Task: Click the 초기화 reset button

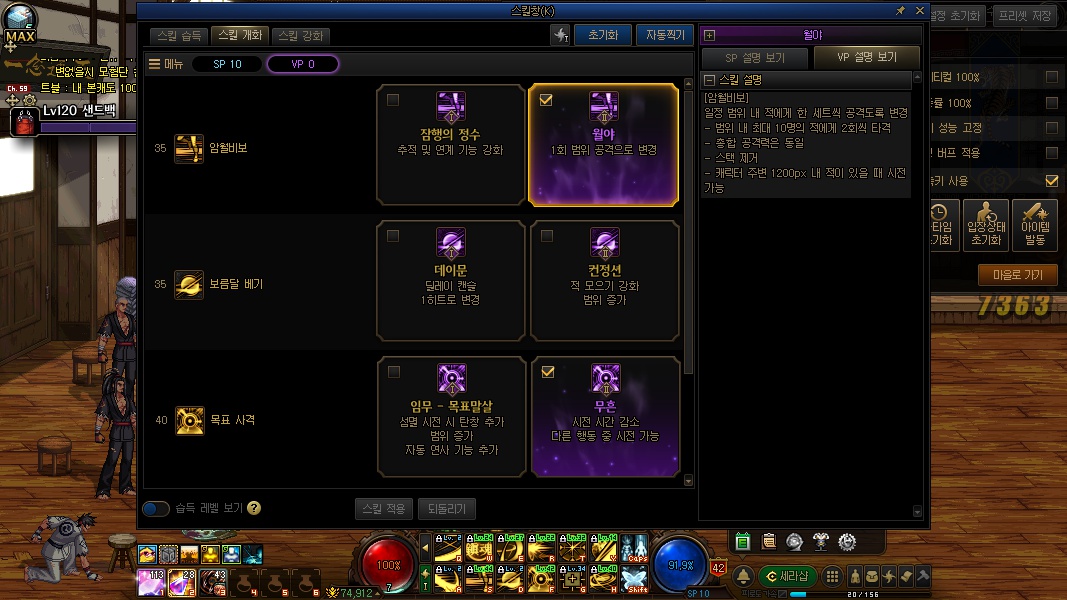Action: (602, 35)
